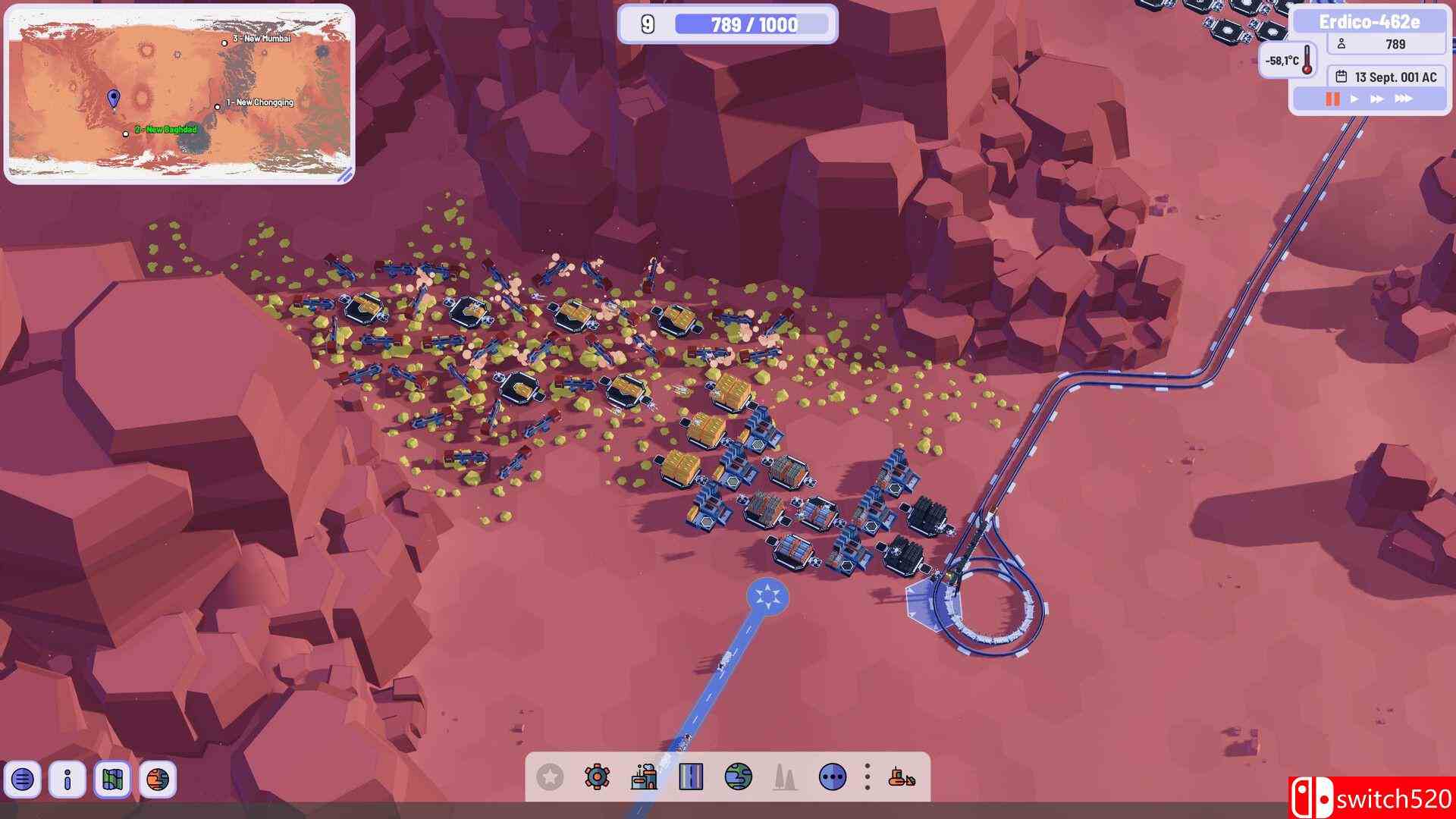1456x819 pixels.
Task: Select the New Mumbai city marker
Action: click(x=224, y=43)
